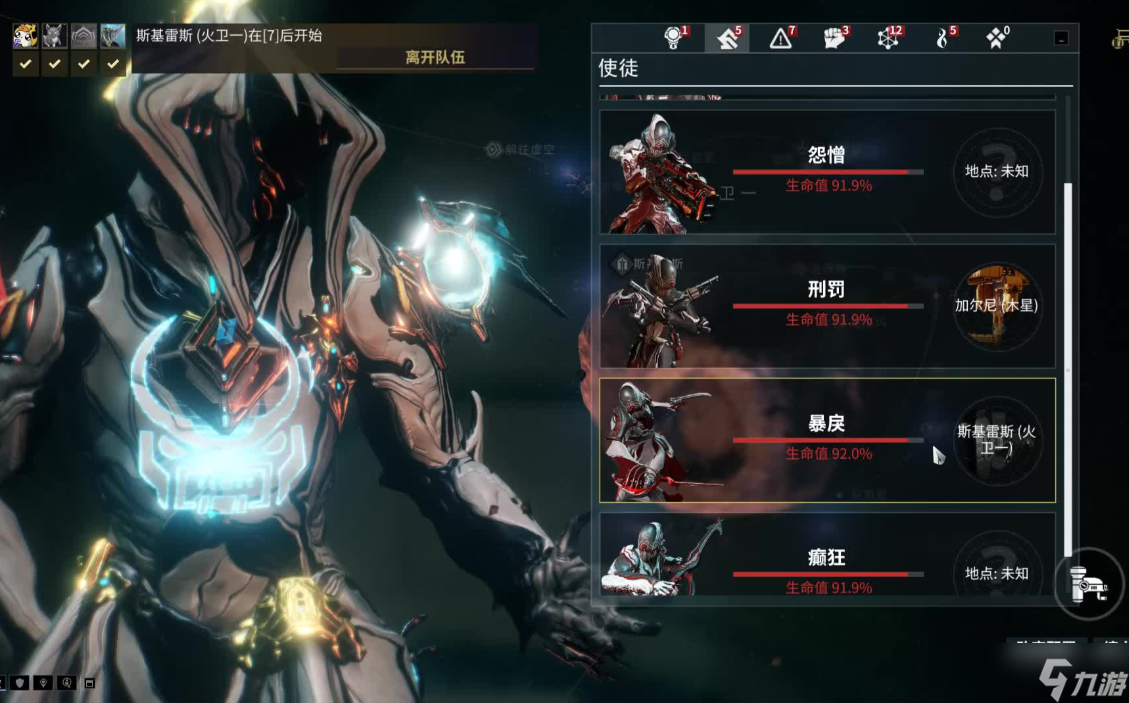This screenshot has height=703, width=1129.
Task: Select the highlighted acolyte tab showing 5
Action: (x=727, y=39)
